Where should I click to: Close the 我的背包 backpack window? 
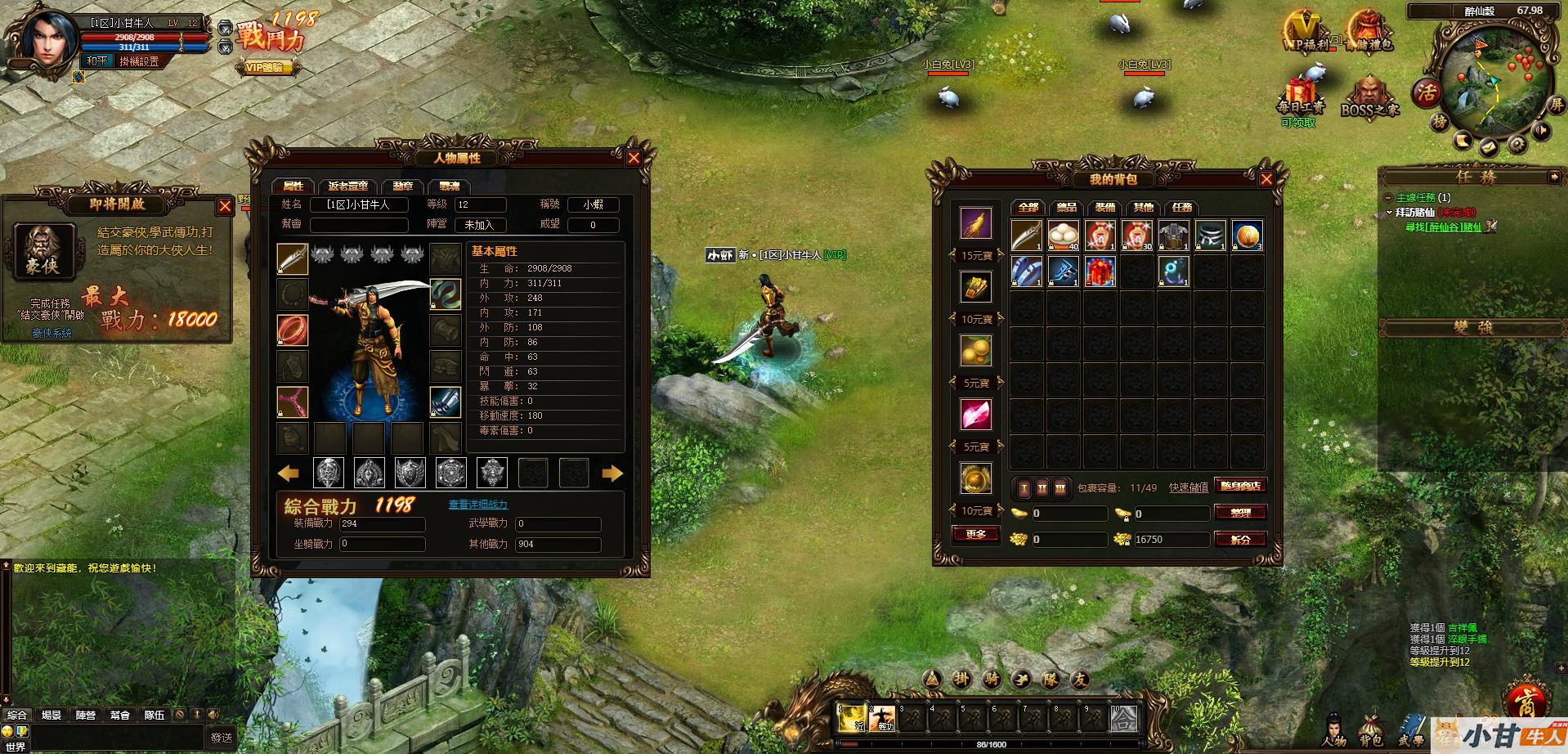[x=1266, y=179]
